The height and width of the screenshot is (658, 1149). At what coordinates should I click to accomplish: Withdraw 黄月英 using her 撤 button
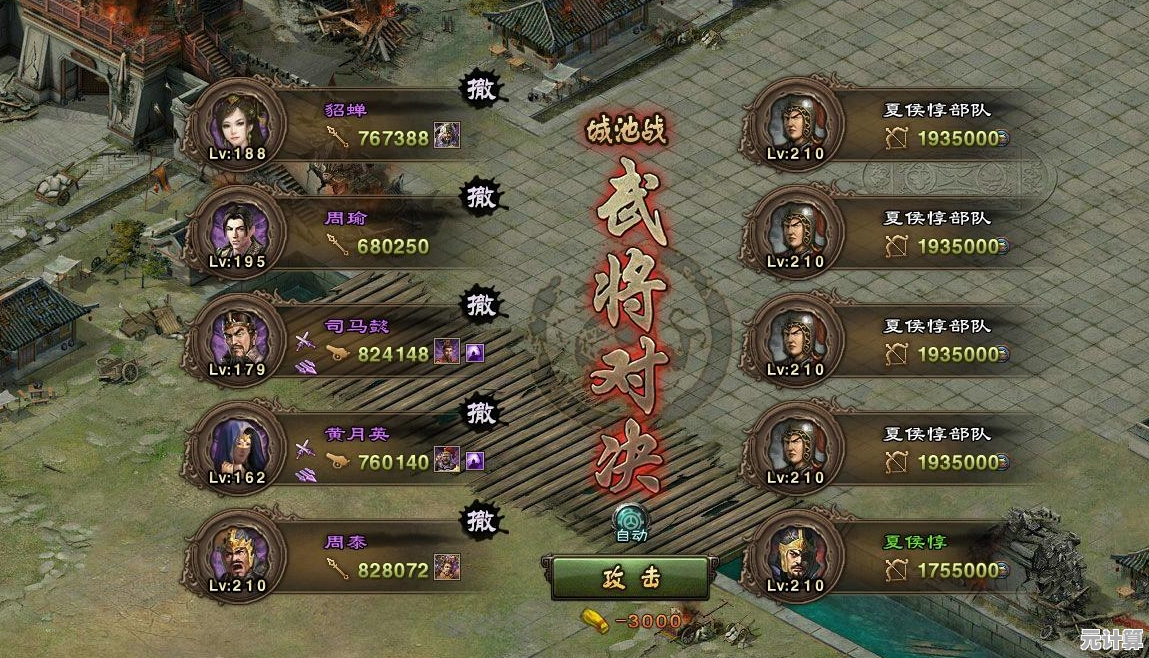tap(481, 412)
